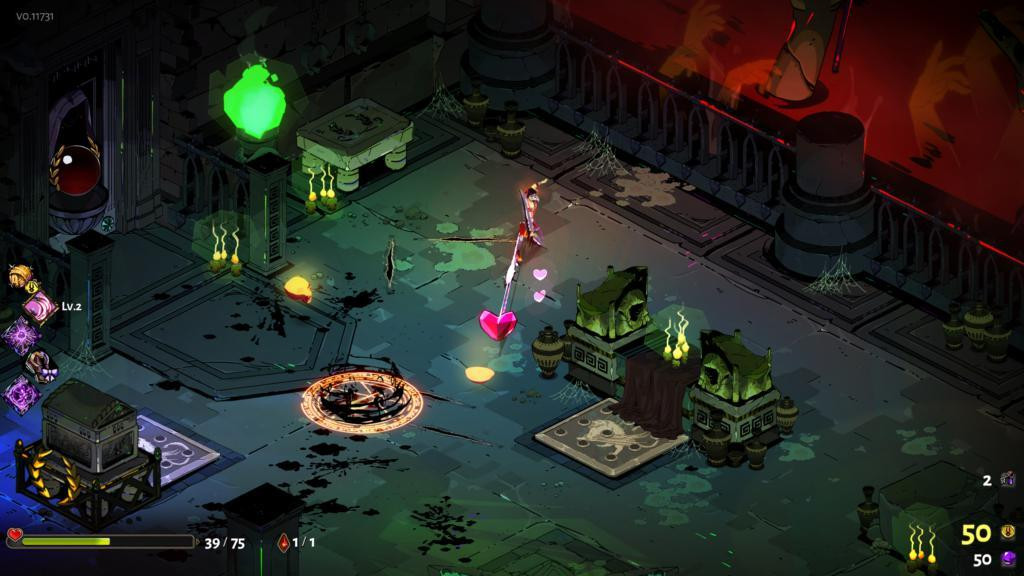The width and height of the screenshot is (1024, 576).
Task: Click the red bloodstone cast icon
Action: [x=284, y=542]
